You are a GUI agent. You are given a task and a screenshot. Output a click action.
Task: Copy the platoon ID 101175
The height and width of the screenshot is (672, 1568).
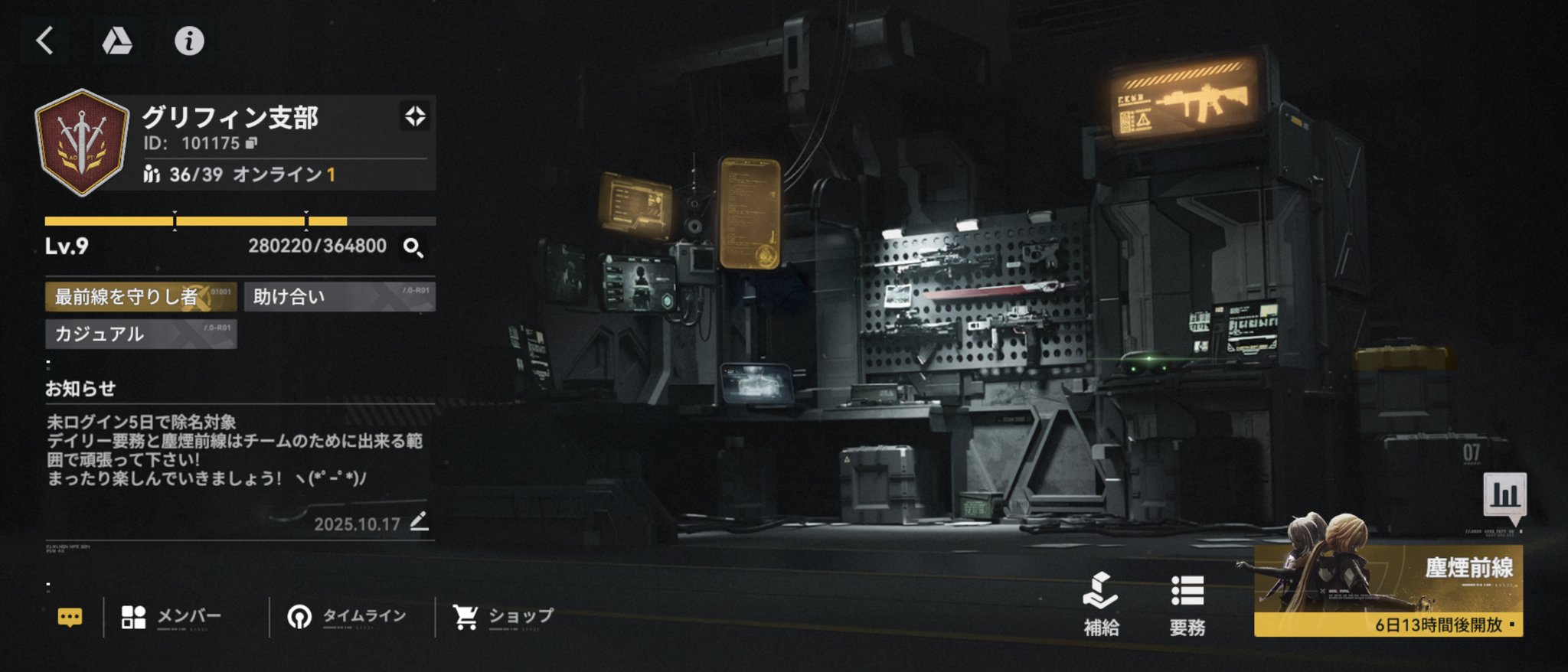point(252,143)
